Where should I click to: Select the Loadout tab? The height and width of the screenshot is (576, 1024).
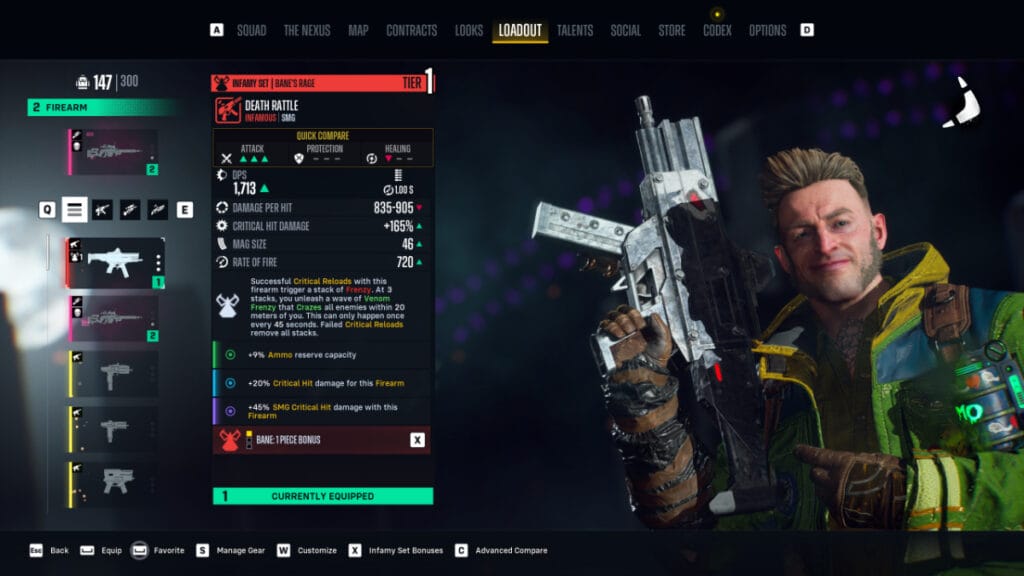[520, 30]
